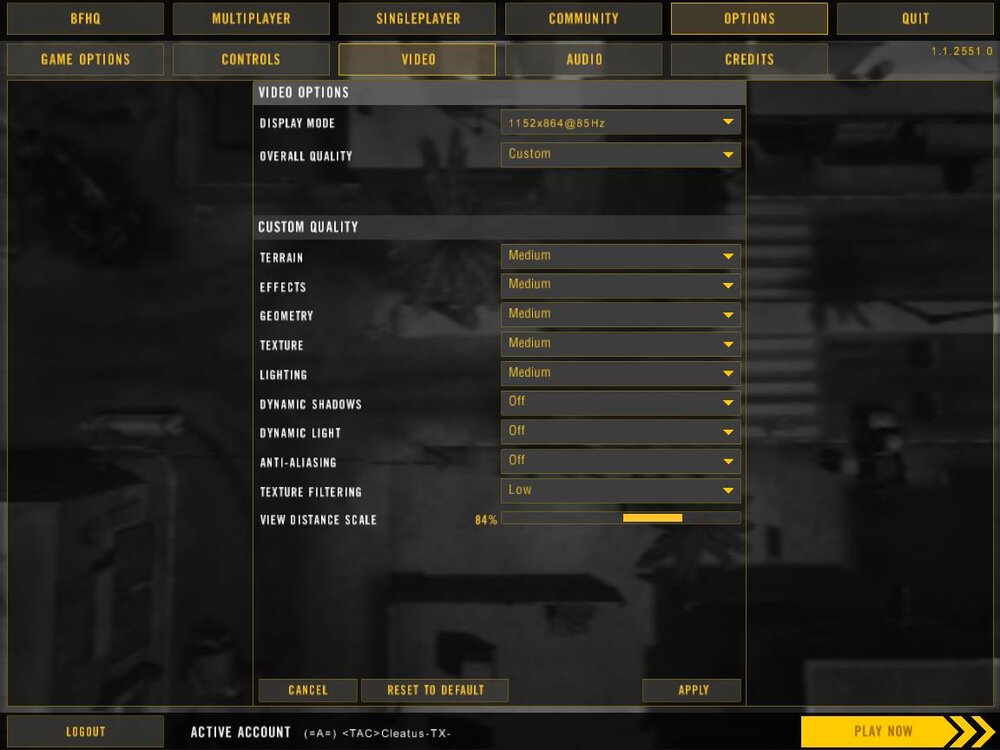Show the Credits tab
1000x750 pixels.
click(x=749, y=59)
